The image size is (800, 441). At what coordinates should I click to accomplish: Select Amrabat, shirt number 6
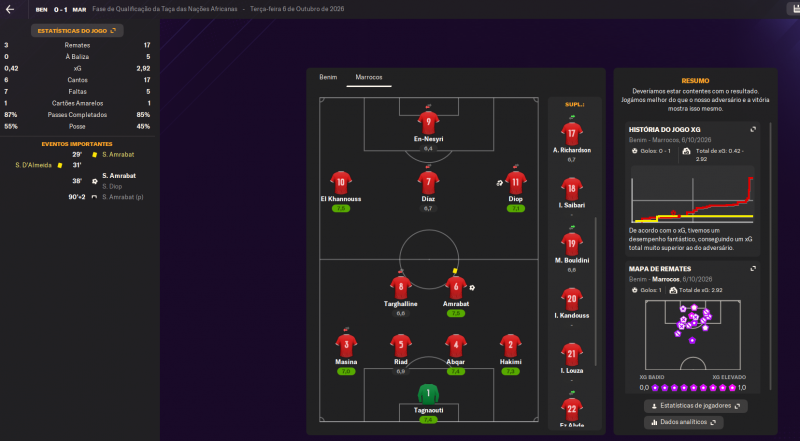[456, 286]
